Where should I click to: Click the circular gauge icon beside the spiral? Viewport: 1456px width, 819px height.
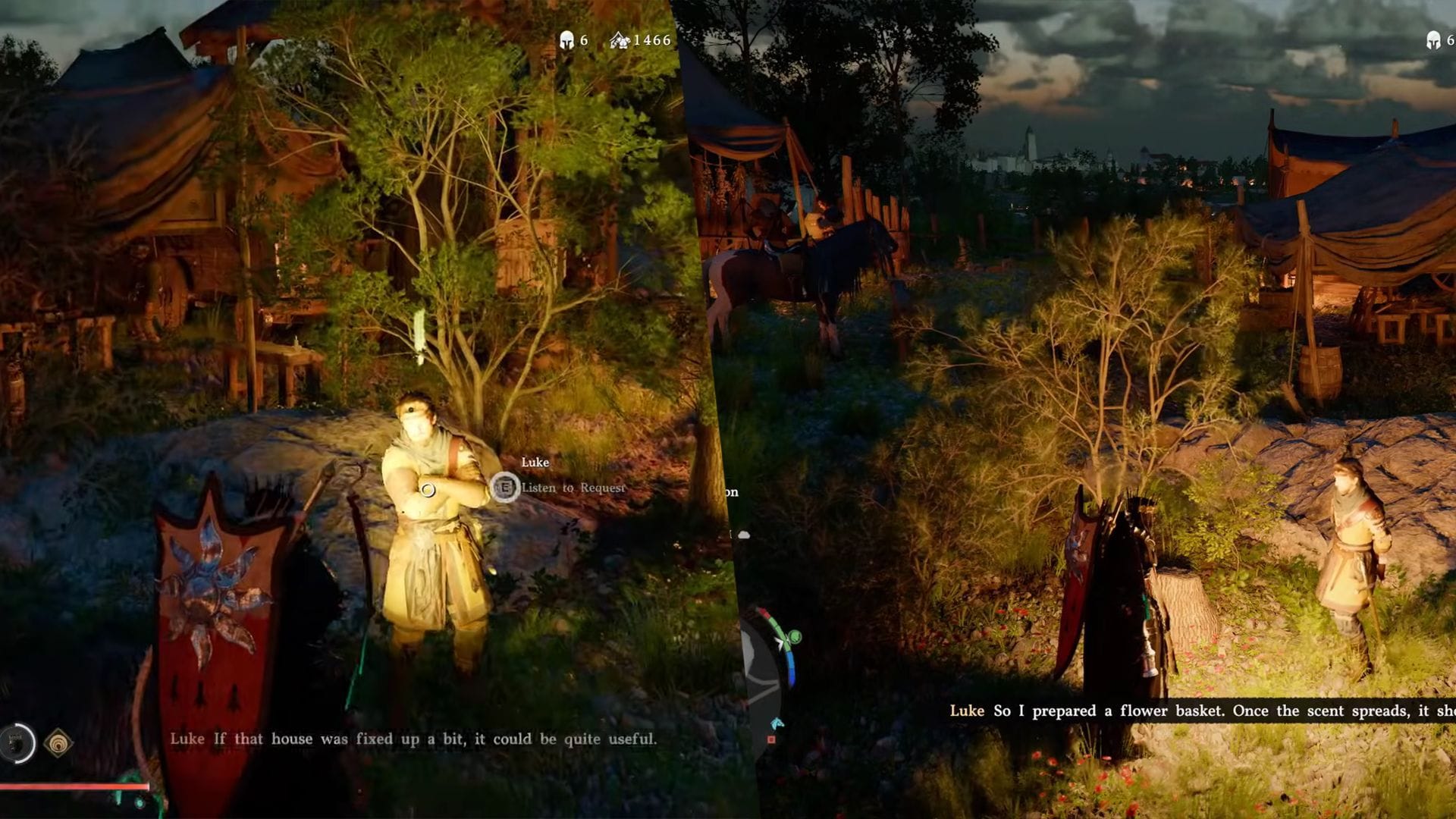click(x=18, y=743)
